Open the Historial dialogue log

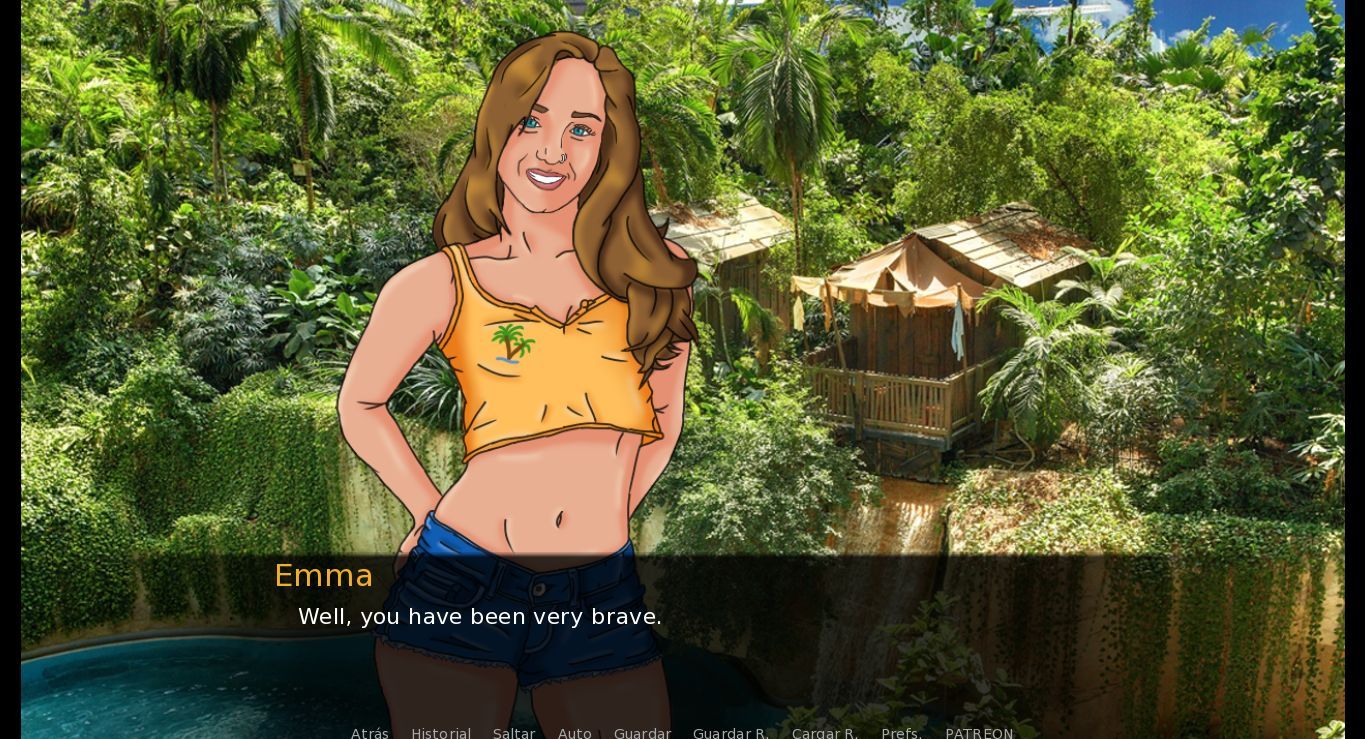point(441,733)
